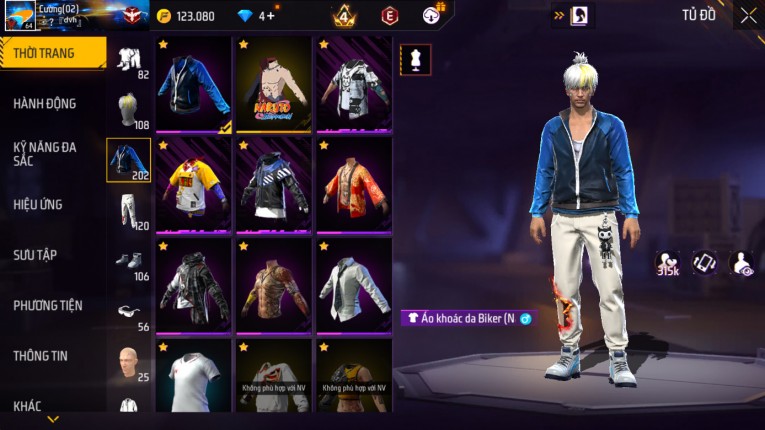Go to the SƯU TẬP tab
The height and width of the screenshot is (430, 765).
point(35,255)
